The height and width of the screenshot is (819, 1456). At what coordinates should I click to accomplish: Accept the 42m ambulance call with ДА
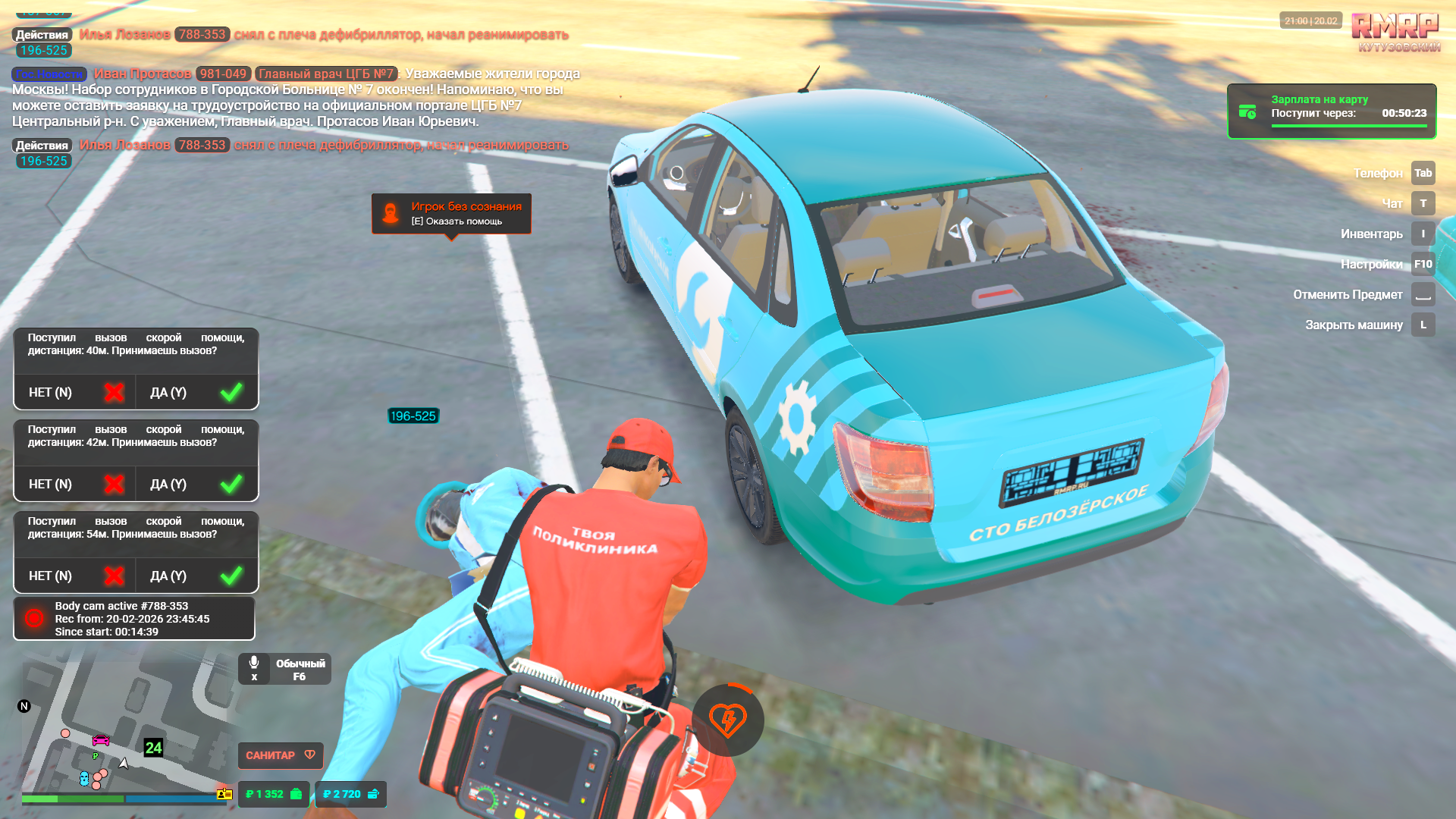[196, 484]
